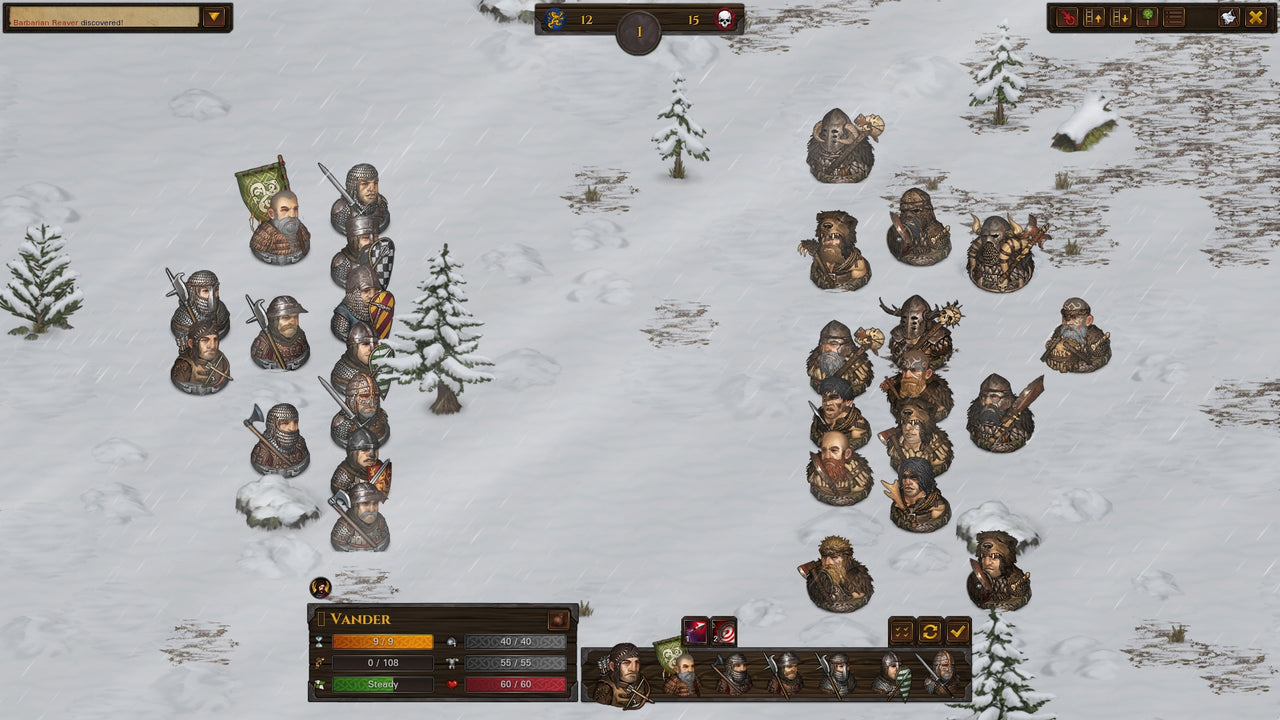
Task: Click the blue shield ally counter icon
Action: (558, 17)
